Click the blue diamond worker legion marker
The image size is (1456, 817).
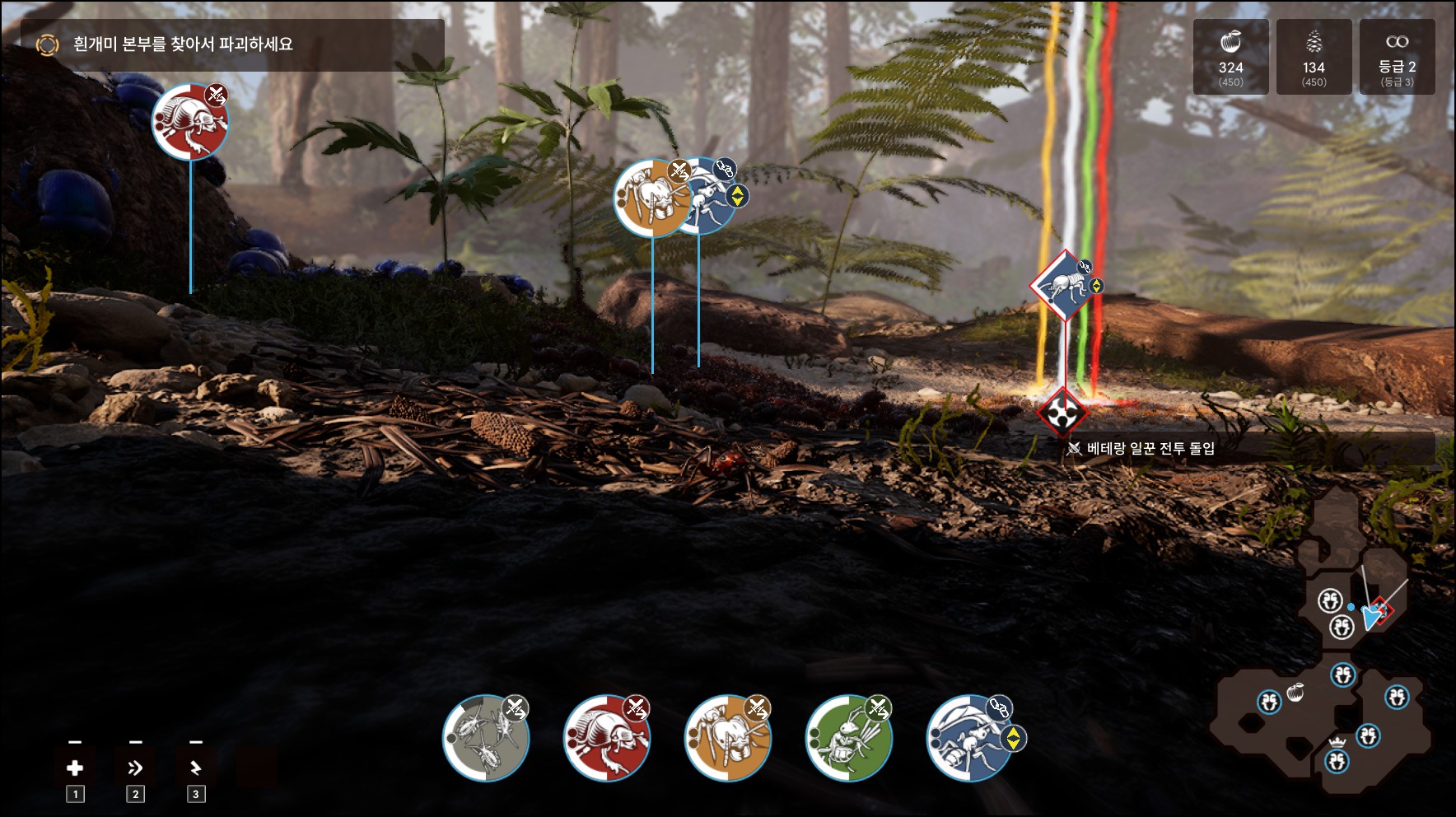coord(1066,286)
